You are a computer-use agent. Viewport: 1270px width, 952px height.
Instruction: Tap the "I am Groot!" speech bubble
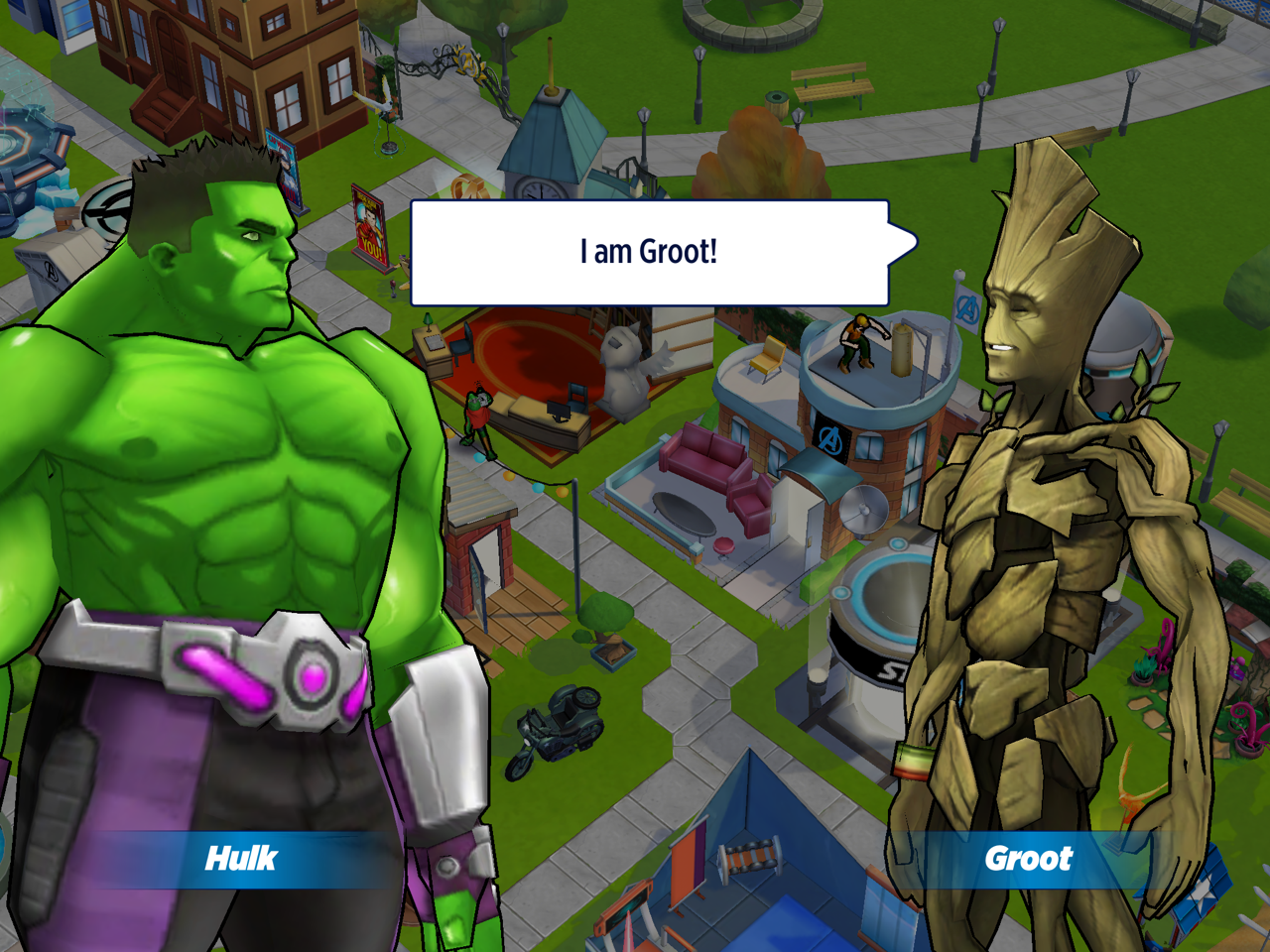pos(650,253)
